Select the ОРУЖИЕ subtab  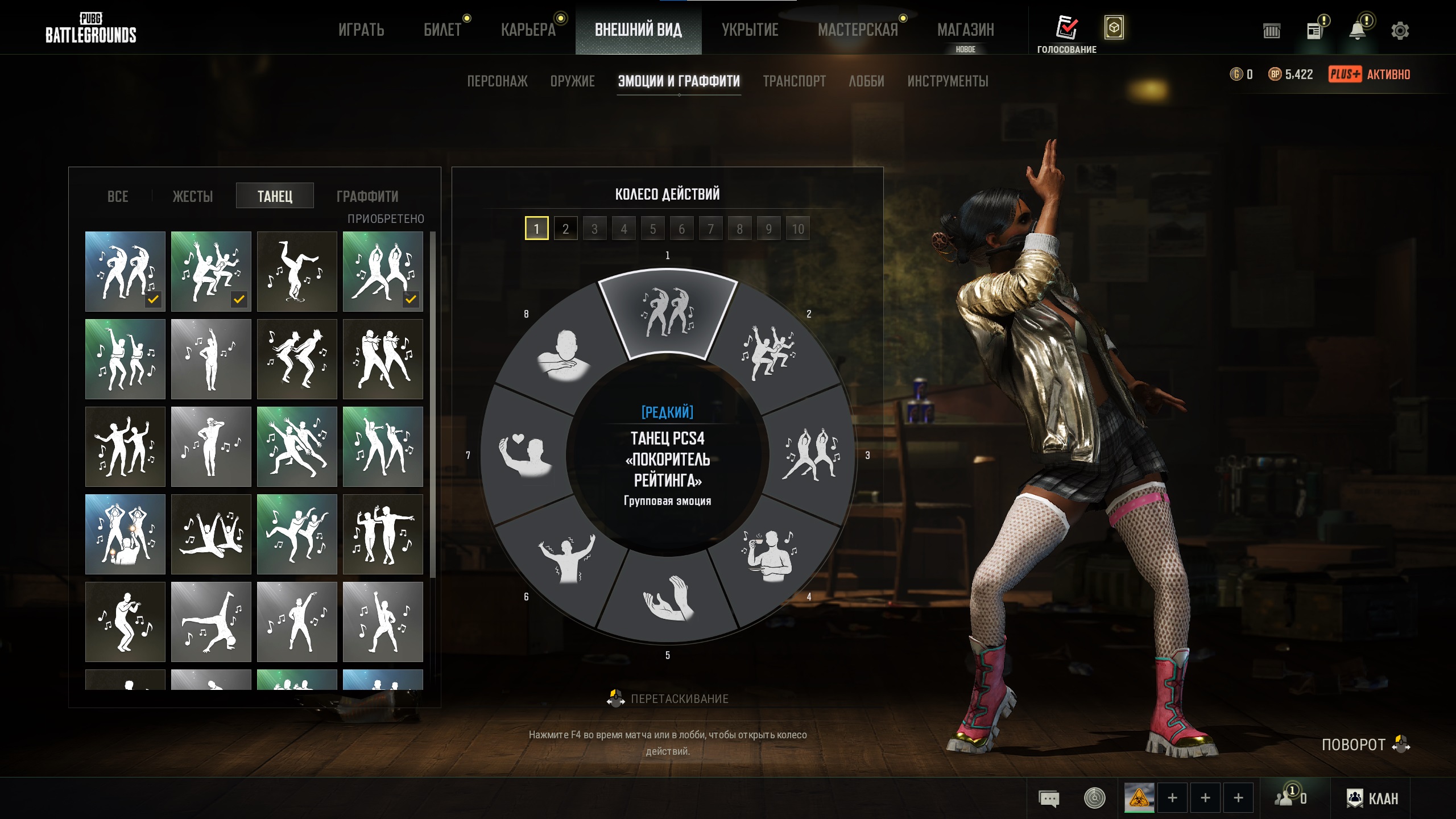click(x=572, y=81)
